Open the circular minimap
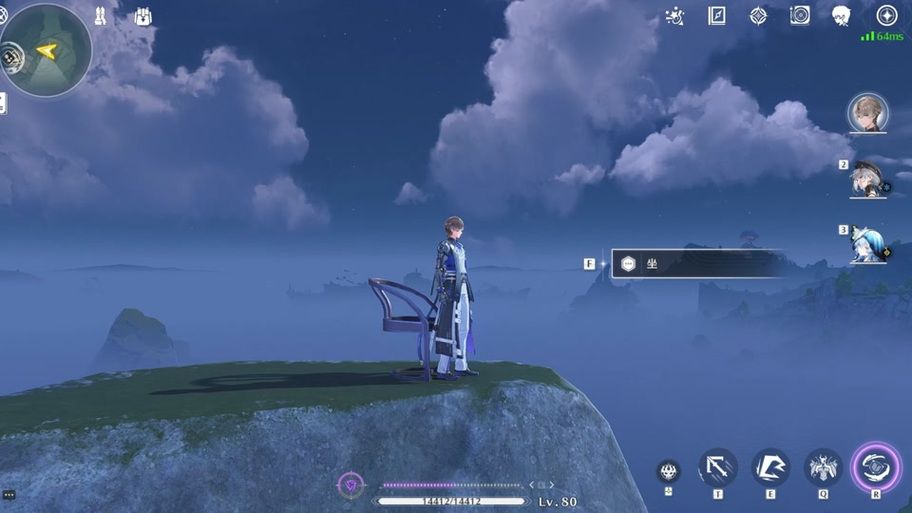This screenshot has width=912, height=513. (46, 50)
